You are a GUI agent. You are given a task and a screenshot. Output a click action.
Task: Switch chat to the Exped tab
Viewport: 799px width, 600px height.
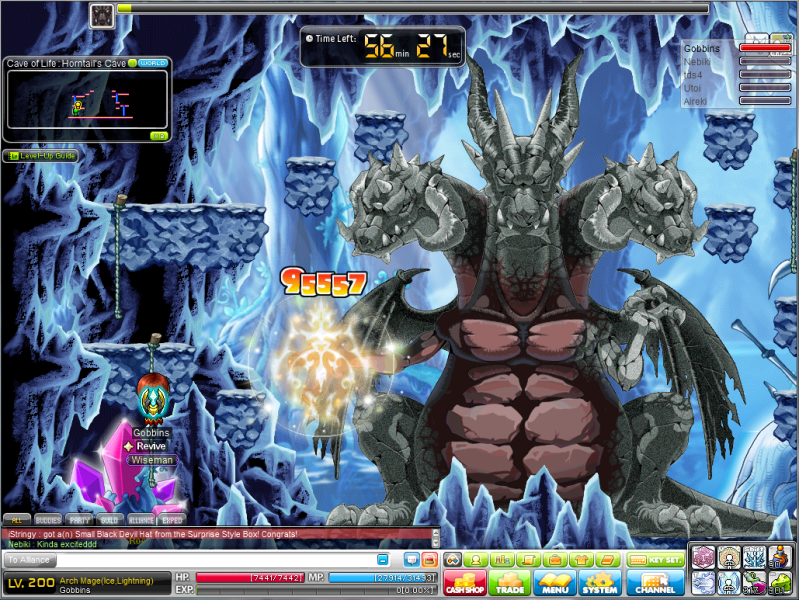172,520
